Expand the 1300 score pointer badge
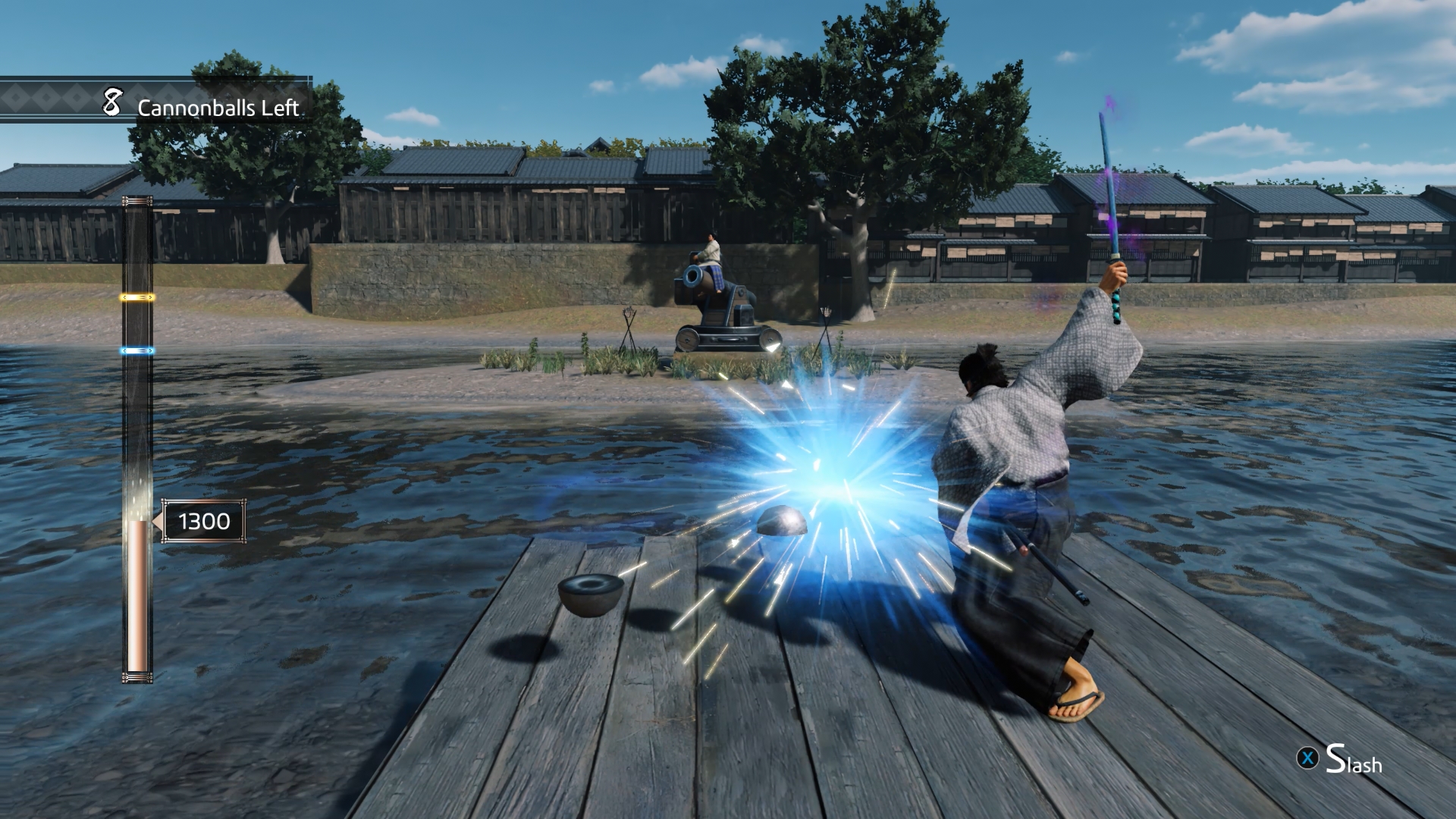The image size is (1456, 819). (x=203, y=520)
